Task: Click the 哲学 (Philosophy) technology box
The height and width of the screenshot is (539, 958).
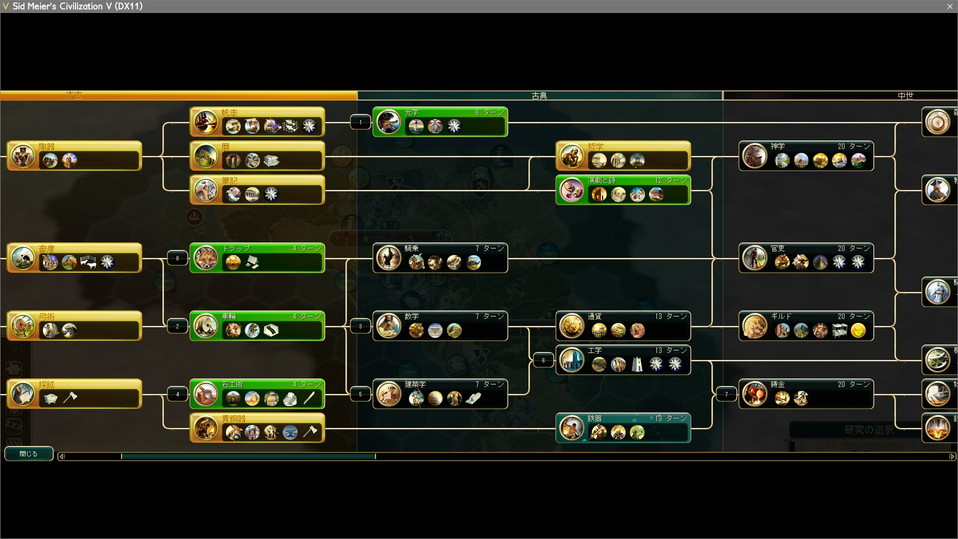Action: tap(623, 155)
